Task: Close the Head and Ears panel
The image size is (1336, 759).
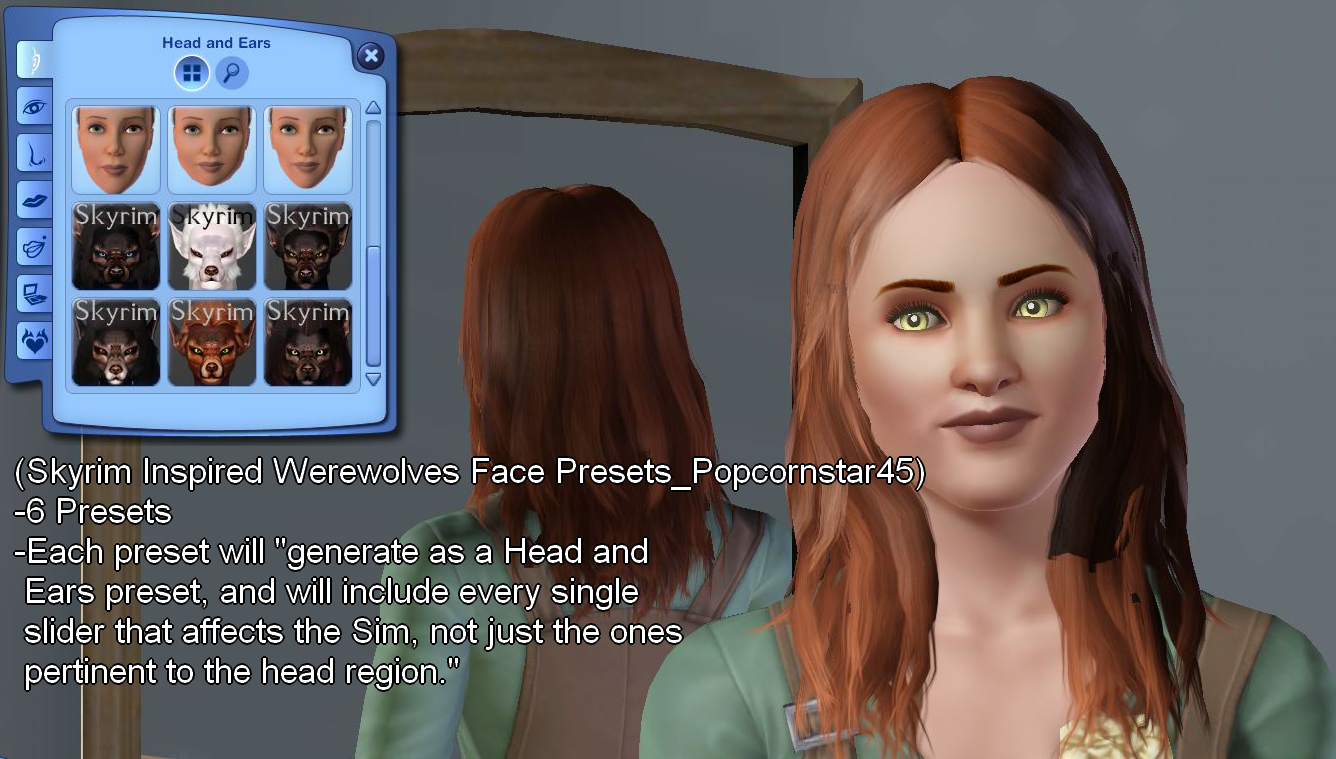Action: 371,56
